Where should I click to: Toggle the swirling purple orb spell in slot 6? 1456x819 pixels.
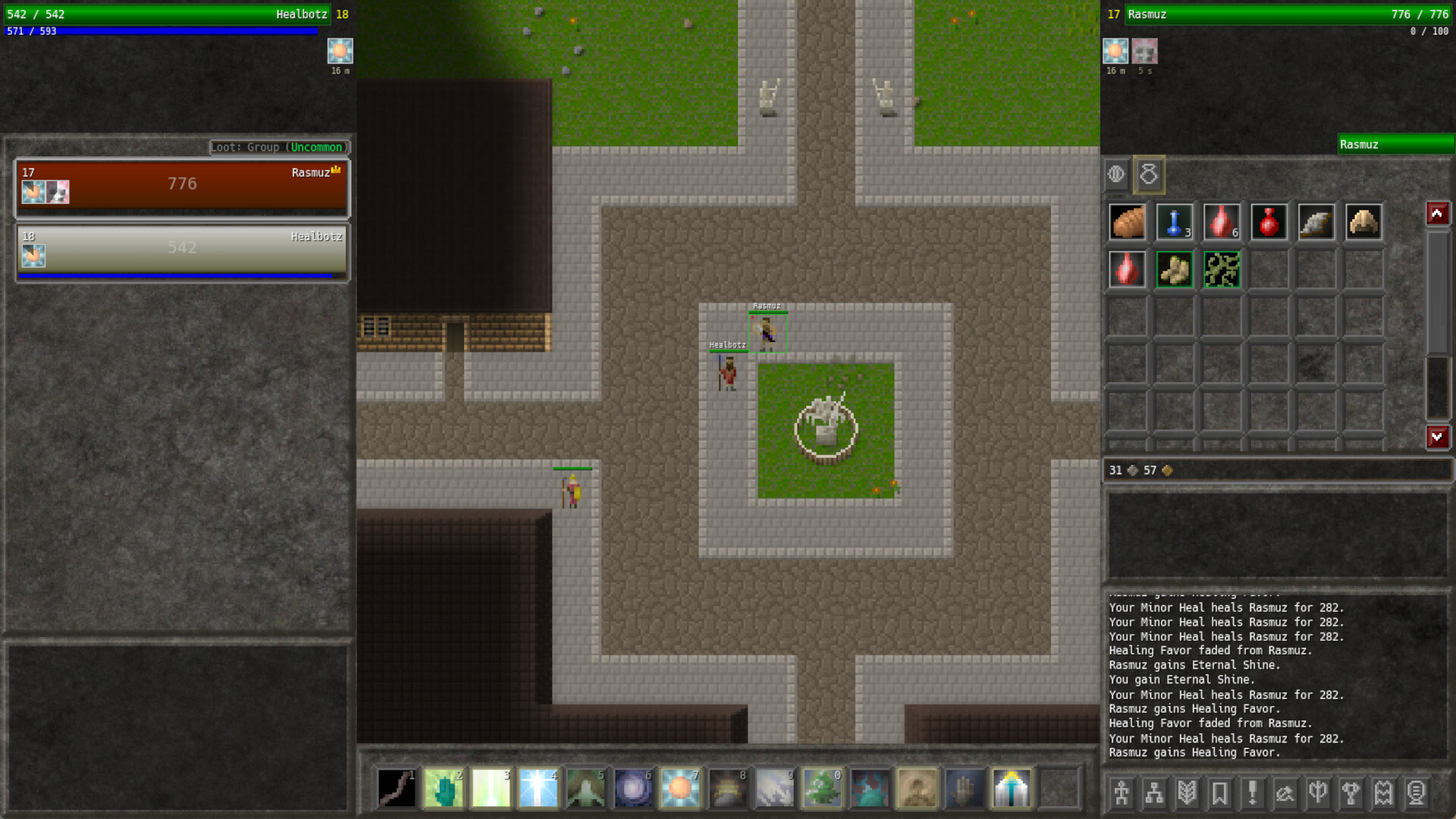tap(633, 787)
